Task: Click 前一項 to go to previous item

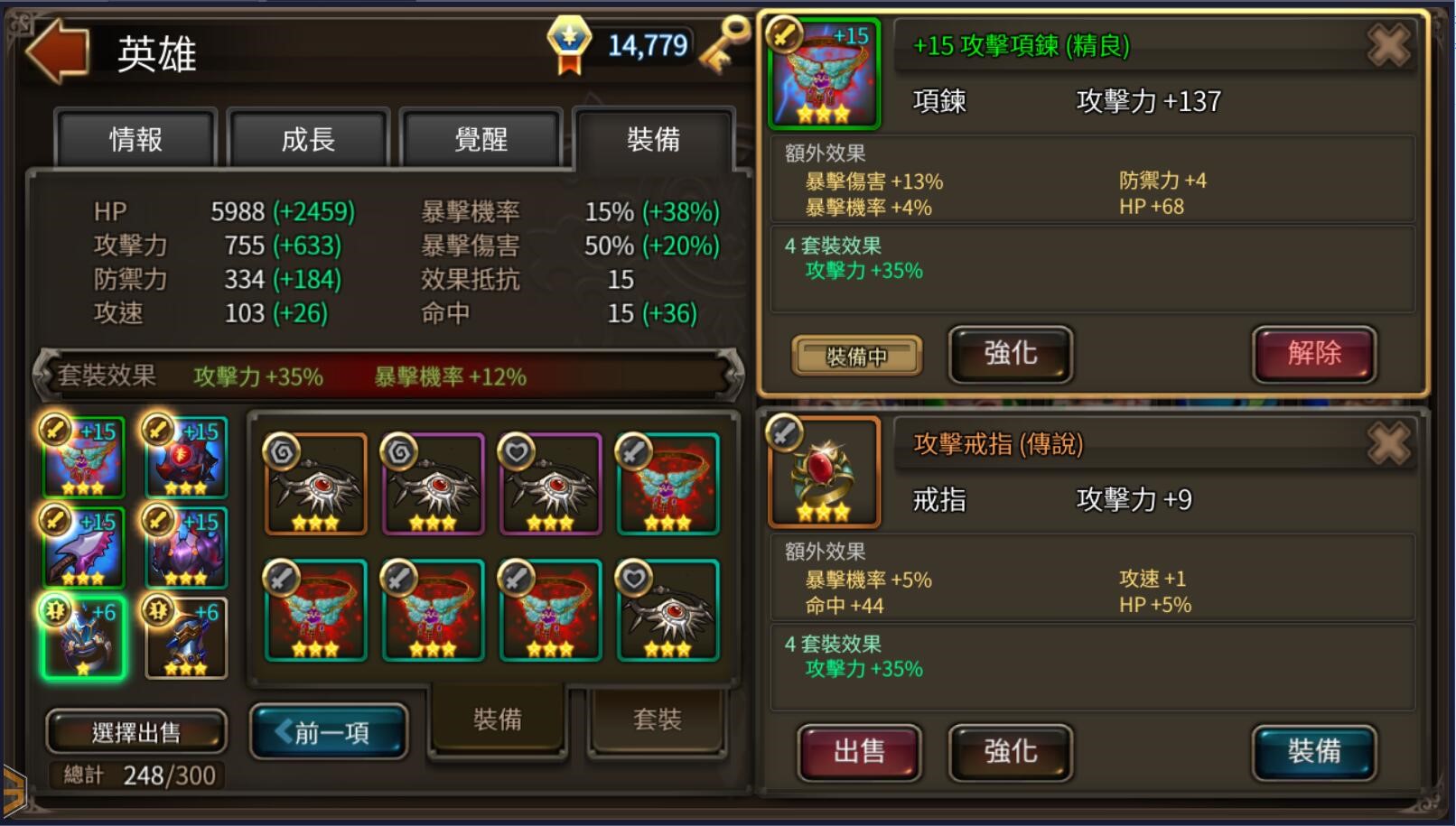Action: (x=328, y=733)
